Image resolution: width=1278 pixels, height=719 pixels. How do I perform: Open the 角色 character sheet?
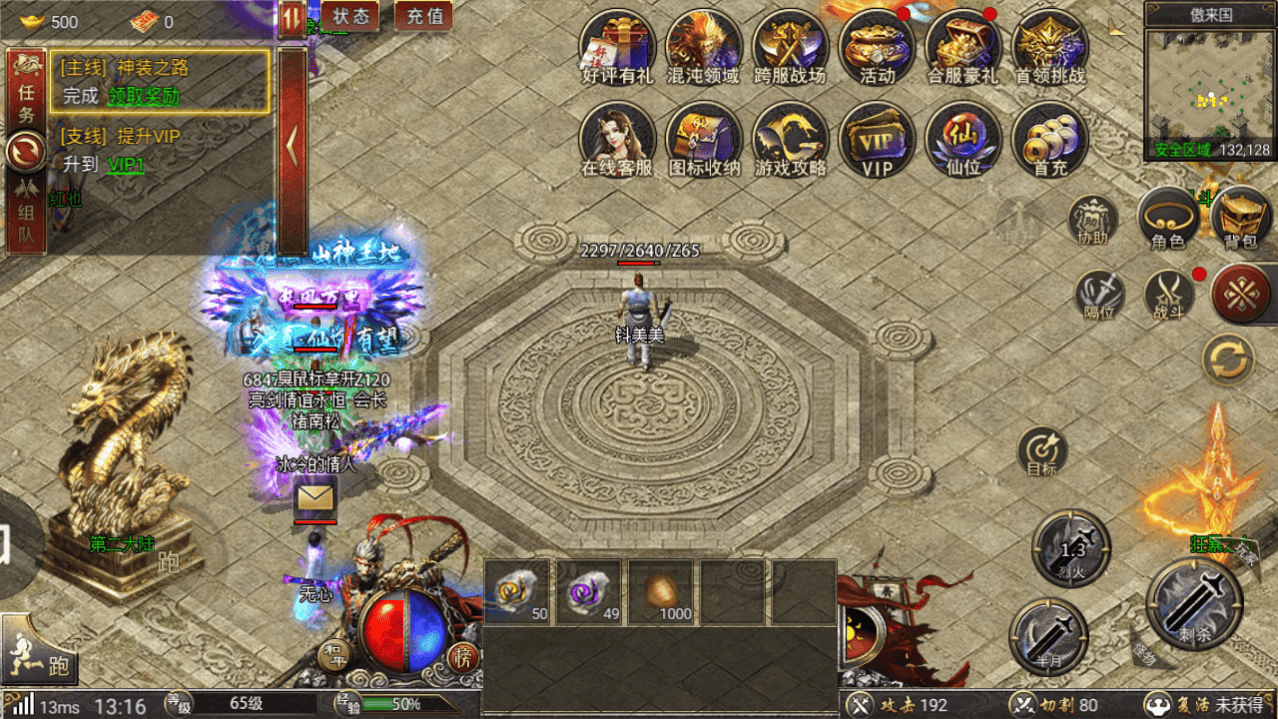1168,217
